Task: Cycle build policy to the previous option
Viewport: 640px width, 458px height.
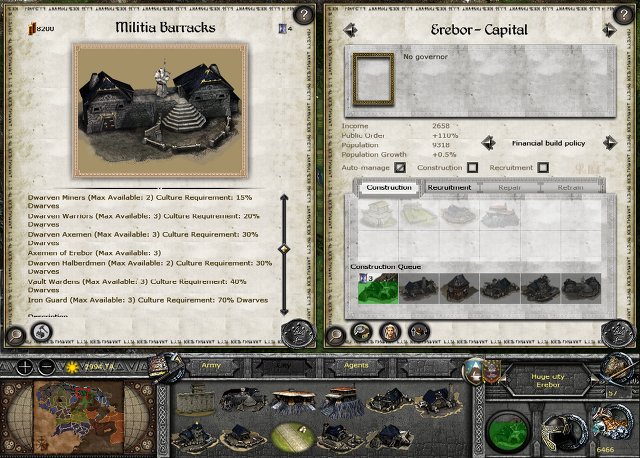Action: (x=489, y=143)
